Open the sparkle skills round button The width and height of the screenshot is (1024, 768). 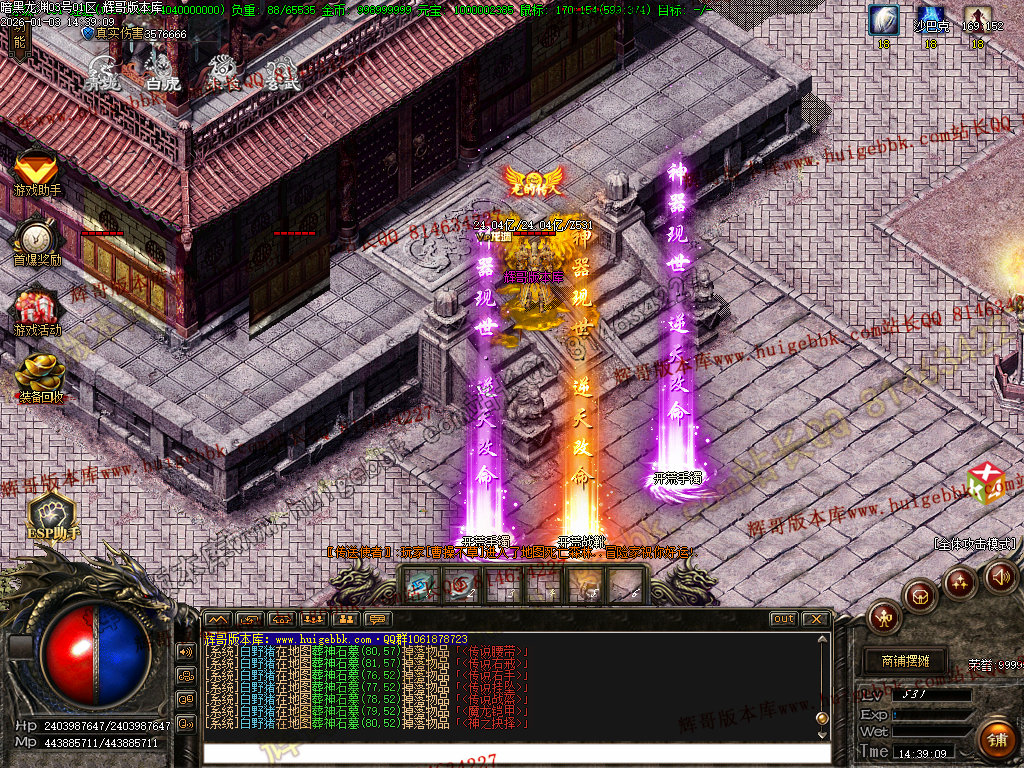960,581
